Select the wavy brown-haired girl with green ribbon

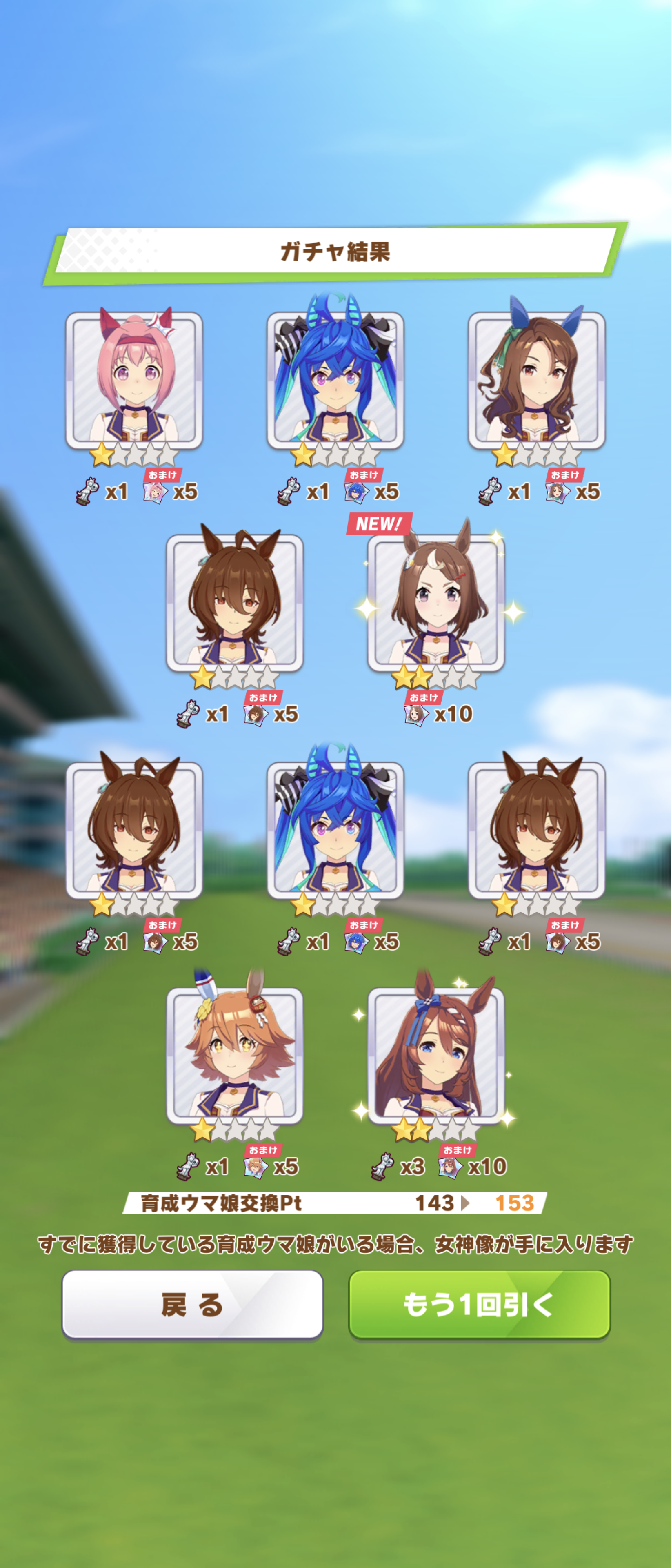537,380
